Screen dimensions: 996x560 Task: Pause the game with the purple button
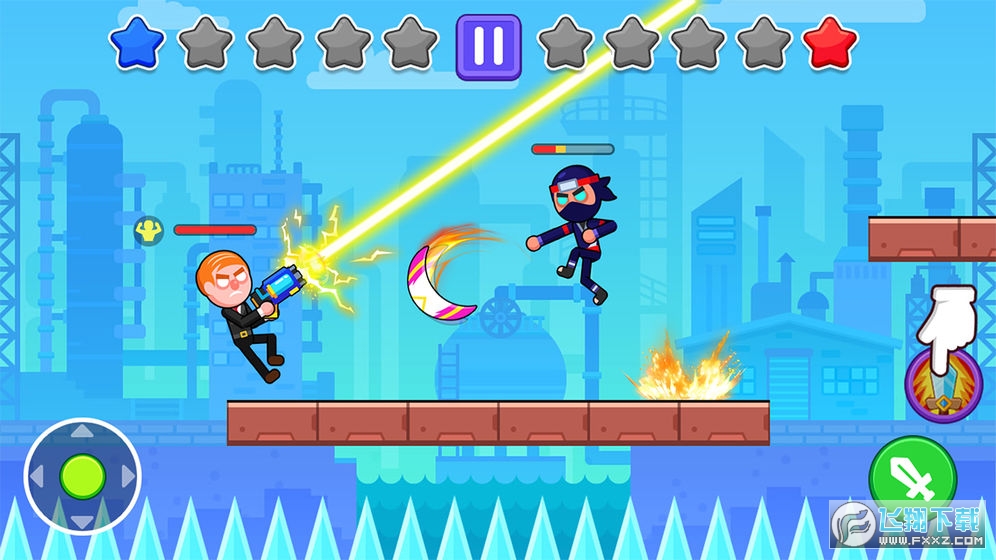point(488,46)
